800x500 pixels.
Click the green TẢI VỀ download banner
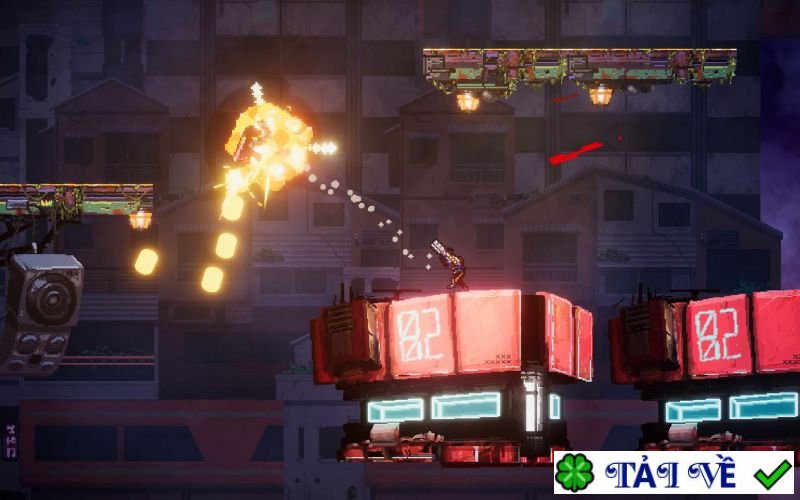[x=673, y=473]
